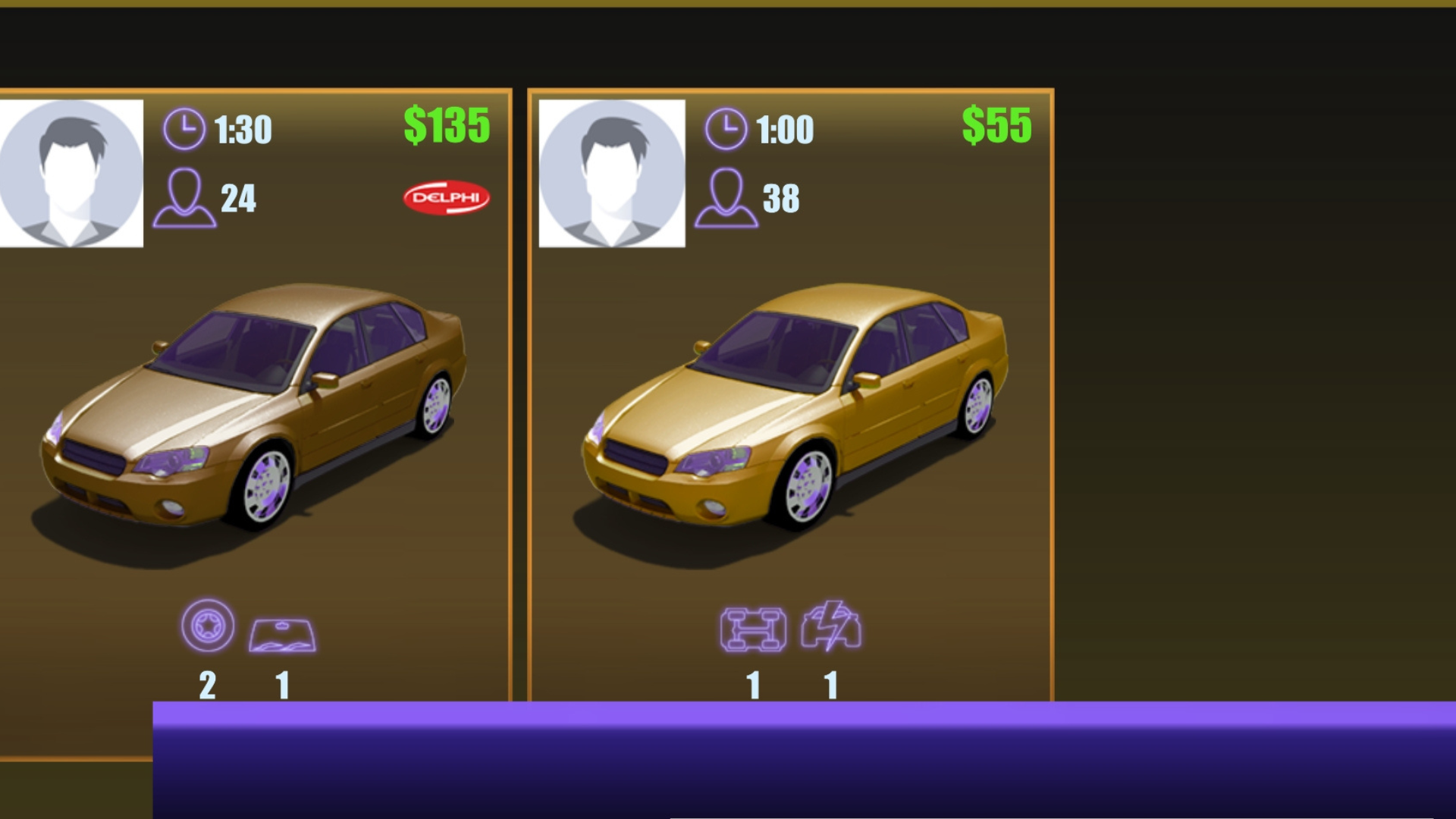Select the customer icon next to reputation 24
The height and width of the screenshot is (819, 1456).
184,199
